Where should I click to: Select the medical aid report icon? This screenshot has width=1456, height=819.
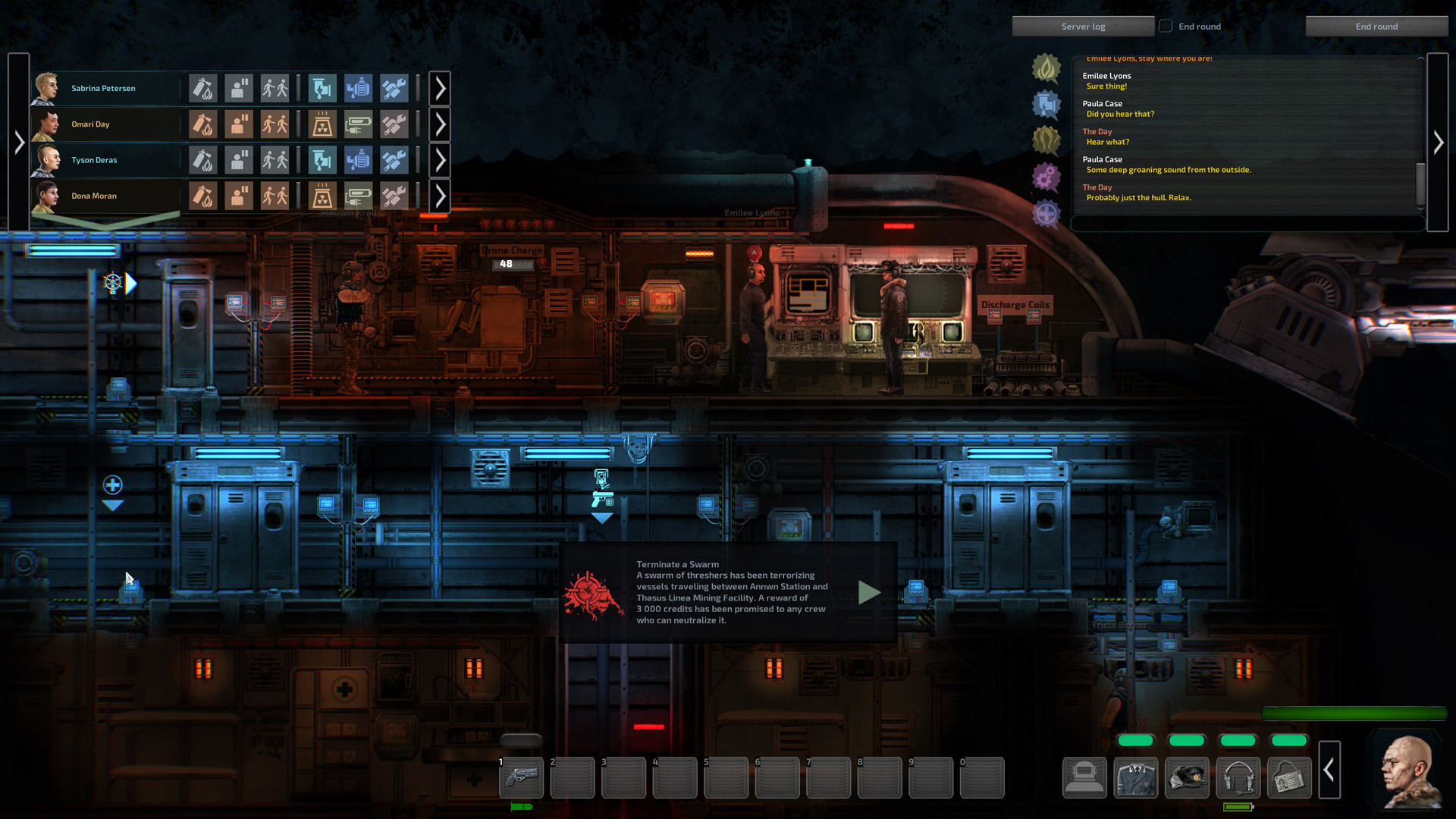tap(1046, 215)
